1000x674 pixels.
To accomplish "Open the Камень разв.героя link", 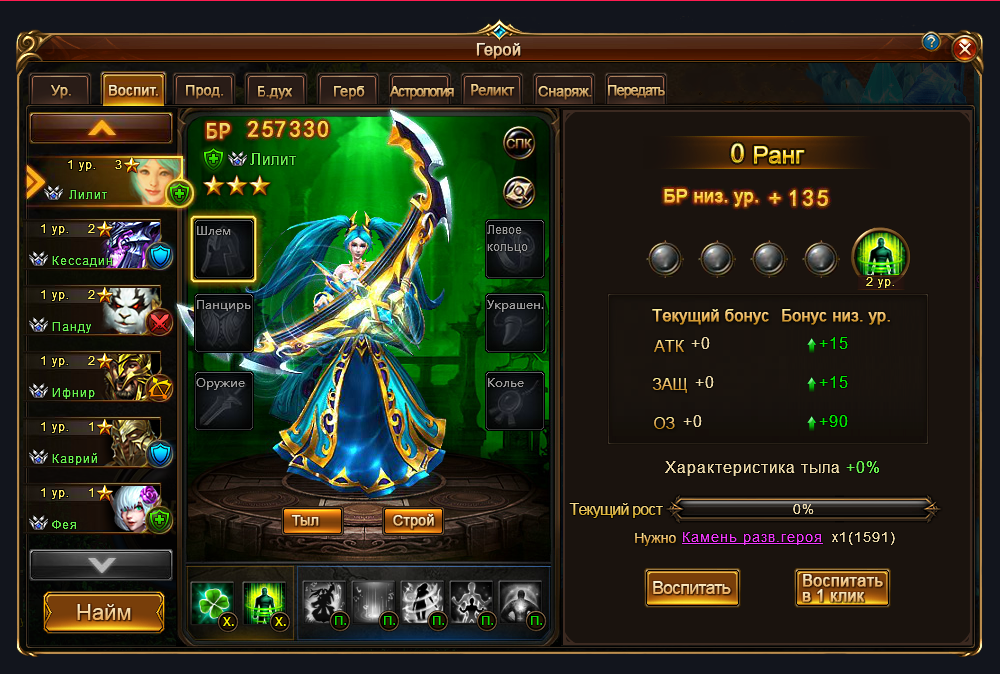I will pos(752,537).
